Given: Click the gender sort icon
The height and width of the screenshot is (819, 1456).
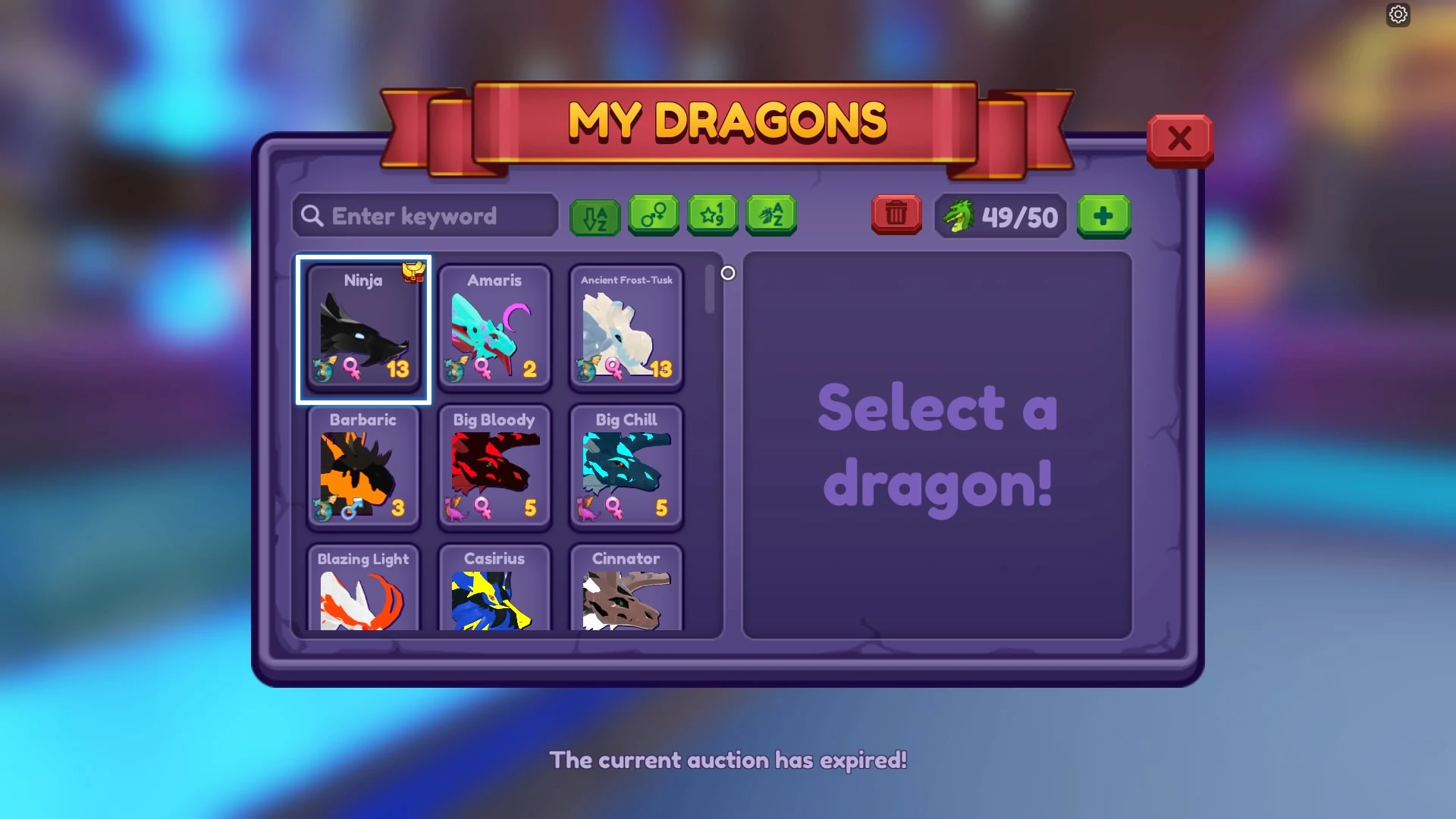Looking at the screenshot, I should pos(654,216).
